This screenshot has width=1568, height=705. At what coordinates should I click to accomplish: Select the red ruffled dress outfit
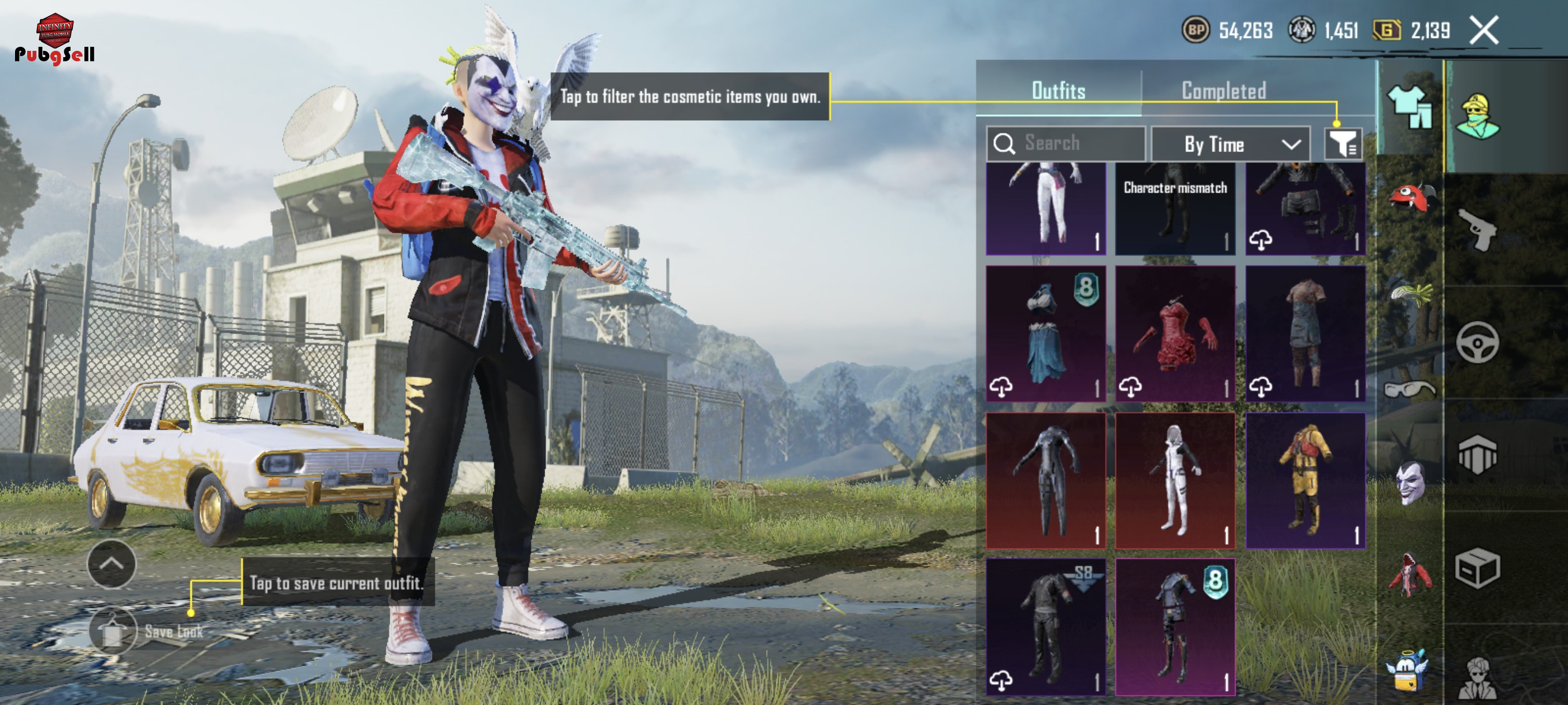pyautogui.click(x=1175, y=333)
